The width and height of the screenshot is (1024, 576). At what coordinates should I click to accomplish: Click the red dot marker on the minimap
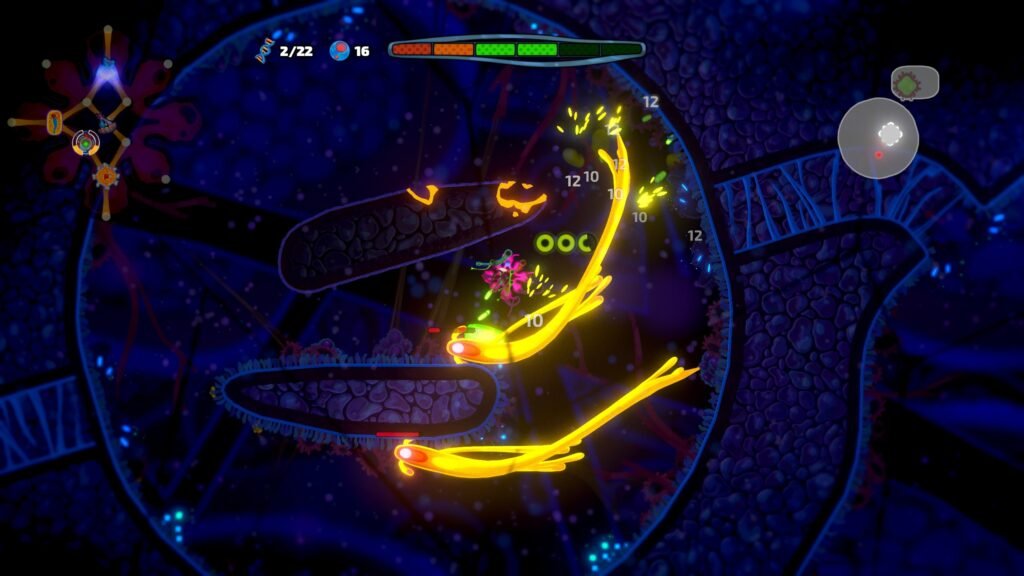pos(879,155)
